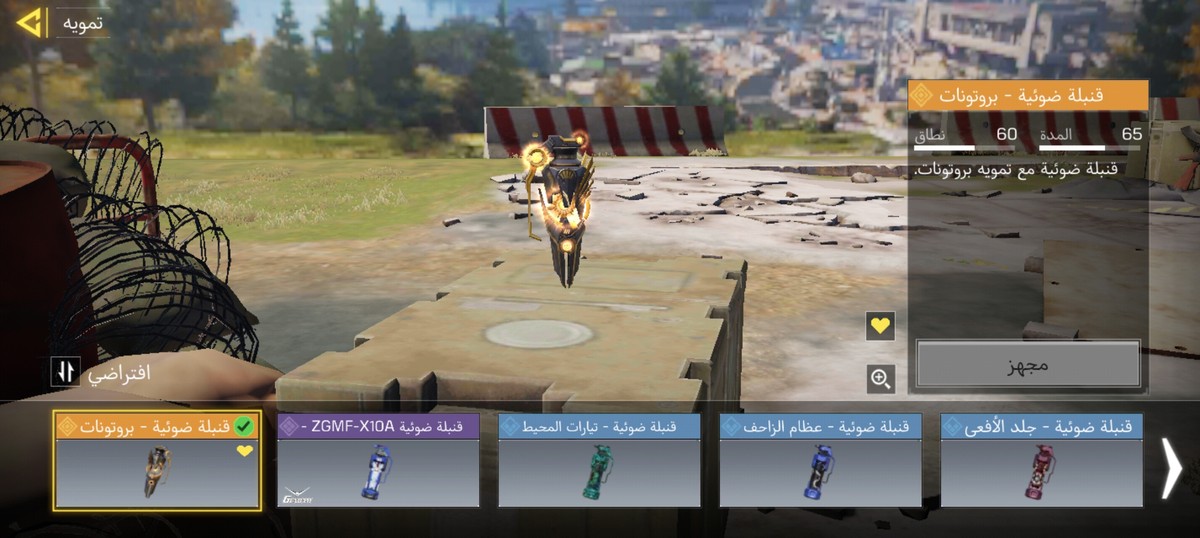Toggle the yellow heart favorite icon

[x=880, y=326]
